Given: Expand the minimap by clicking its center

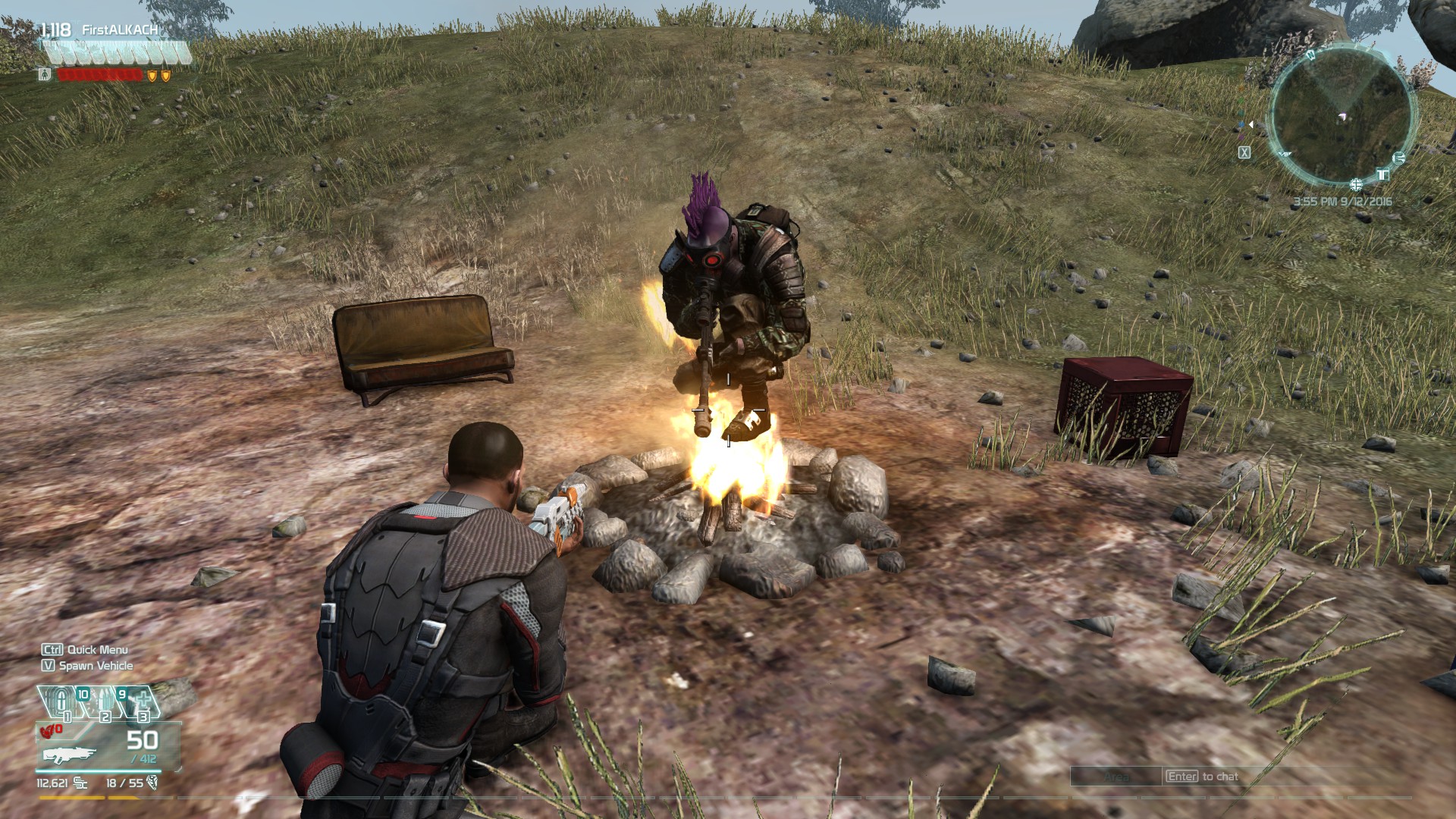Looking at the screenshot, I should click(1341, 115).
